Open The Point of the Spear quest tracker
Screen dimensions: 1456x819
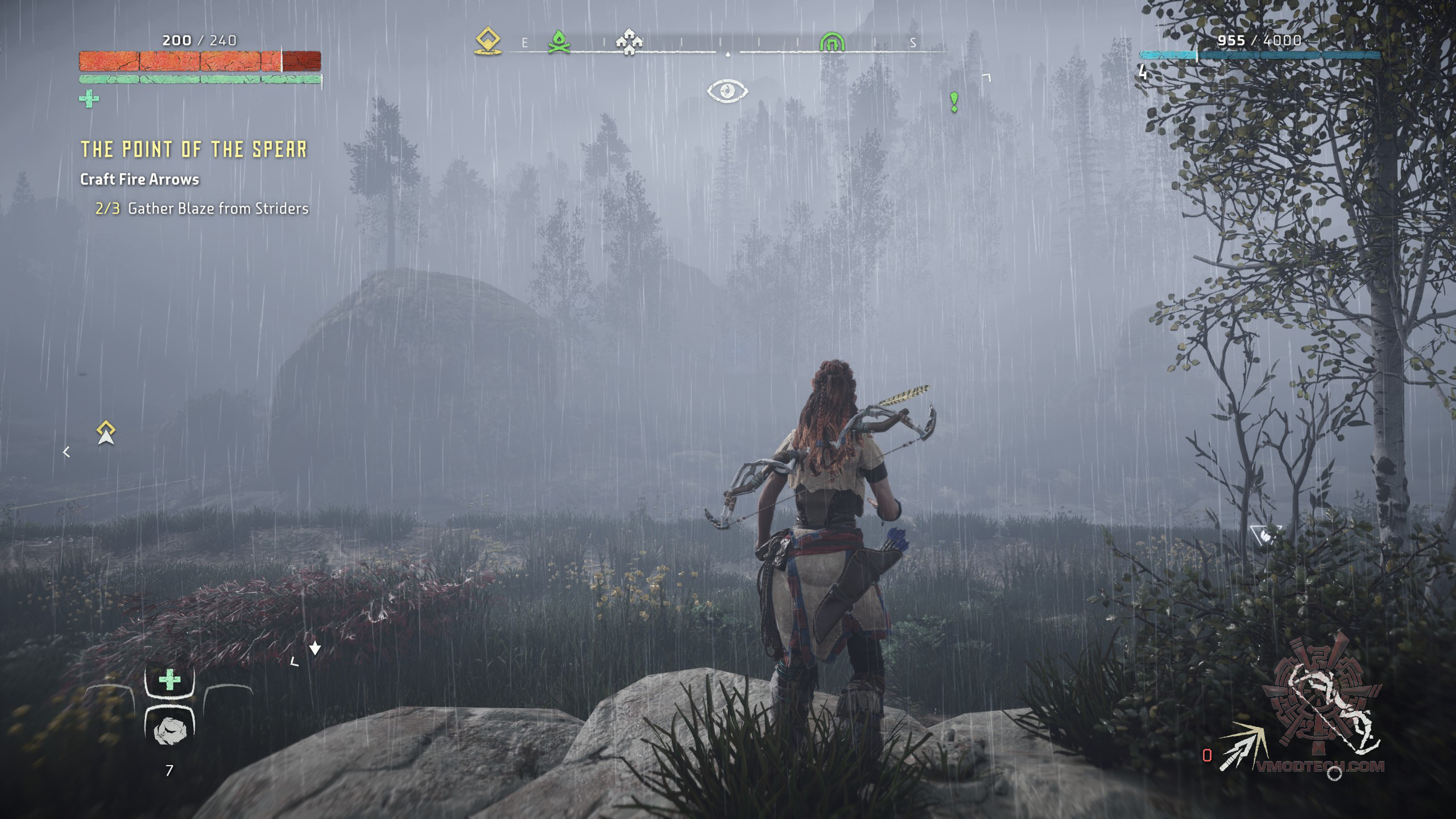(x=194, y=149)
